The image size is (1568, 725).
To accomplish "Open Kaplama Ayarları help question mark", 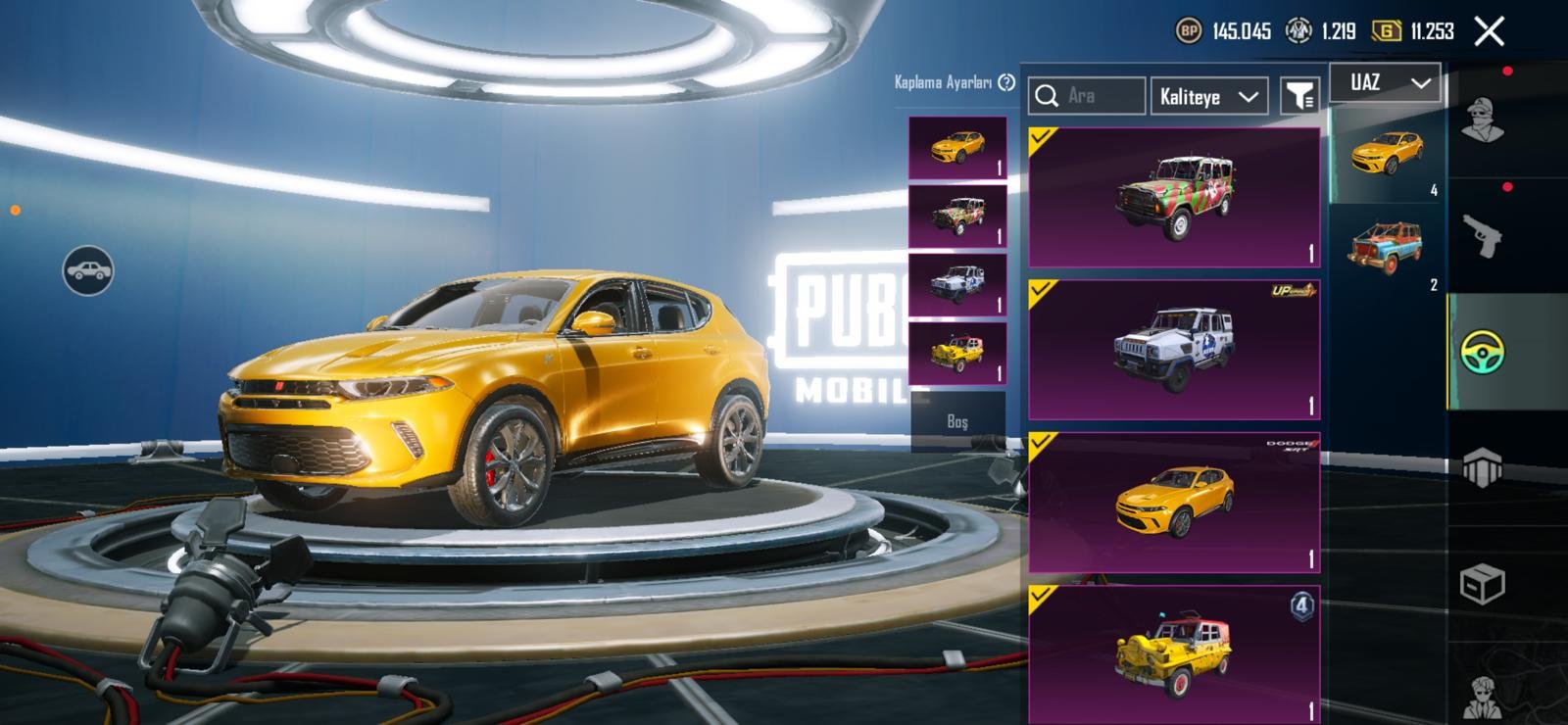I will (1006, 82).
